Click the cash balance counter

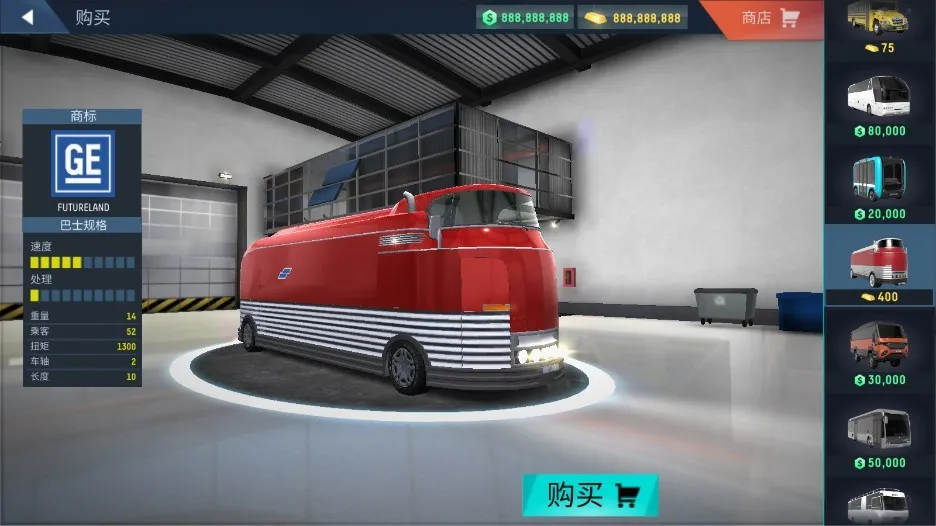pos(526,18)
